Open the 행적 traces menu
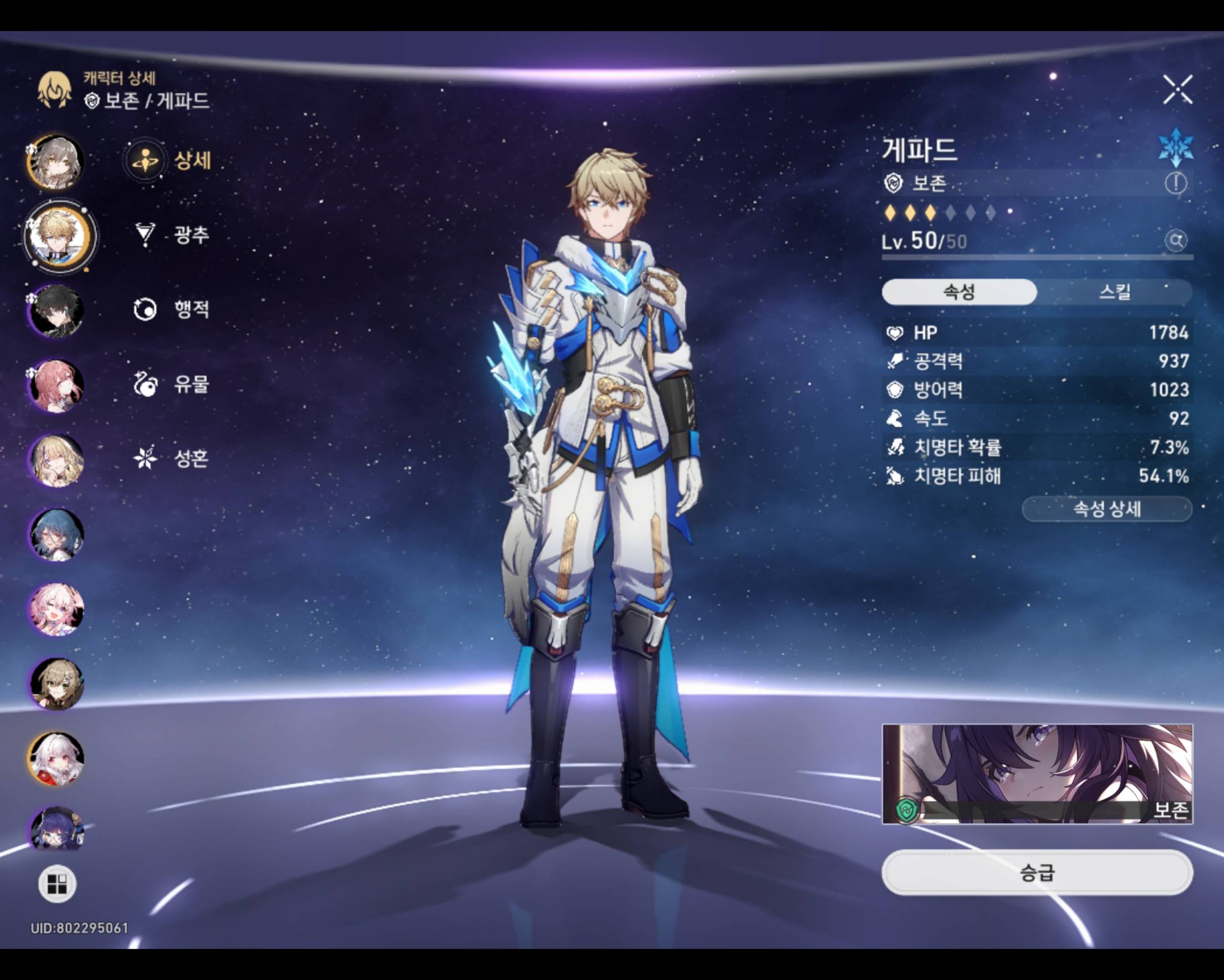Screen dimensions: 1224x980 [171, 309]
